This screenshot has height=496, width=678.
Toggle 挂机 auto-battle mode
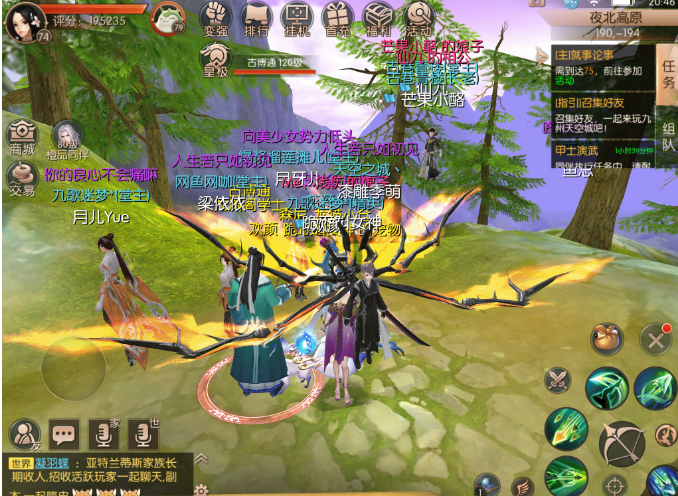[x=297, y=18]
